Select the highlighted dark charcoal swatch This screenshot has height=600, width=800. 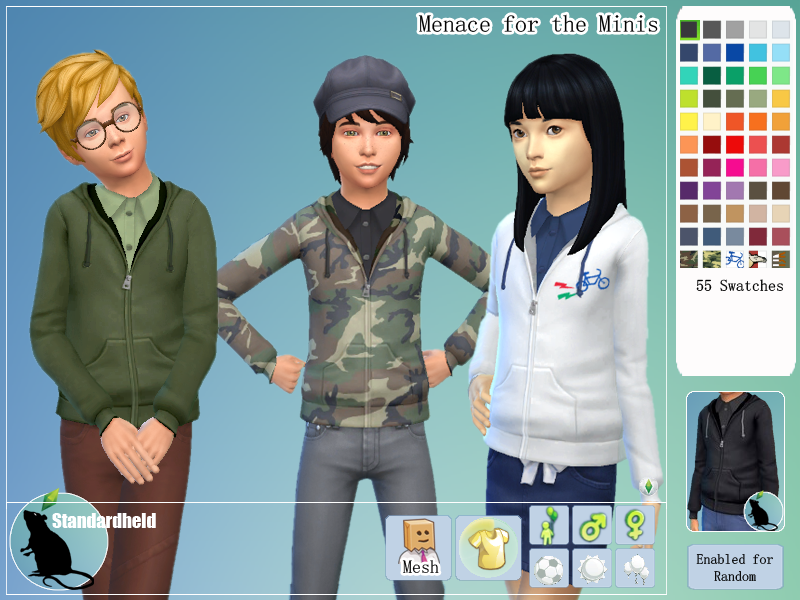pyautogui.click(x=689, y=29)
